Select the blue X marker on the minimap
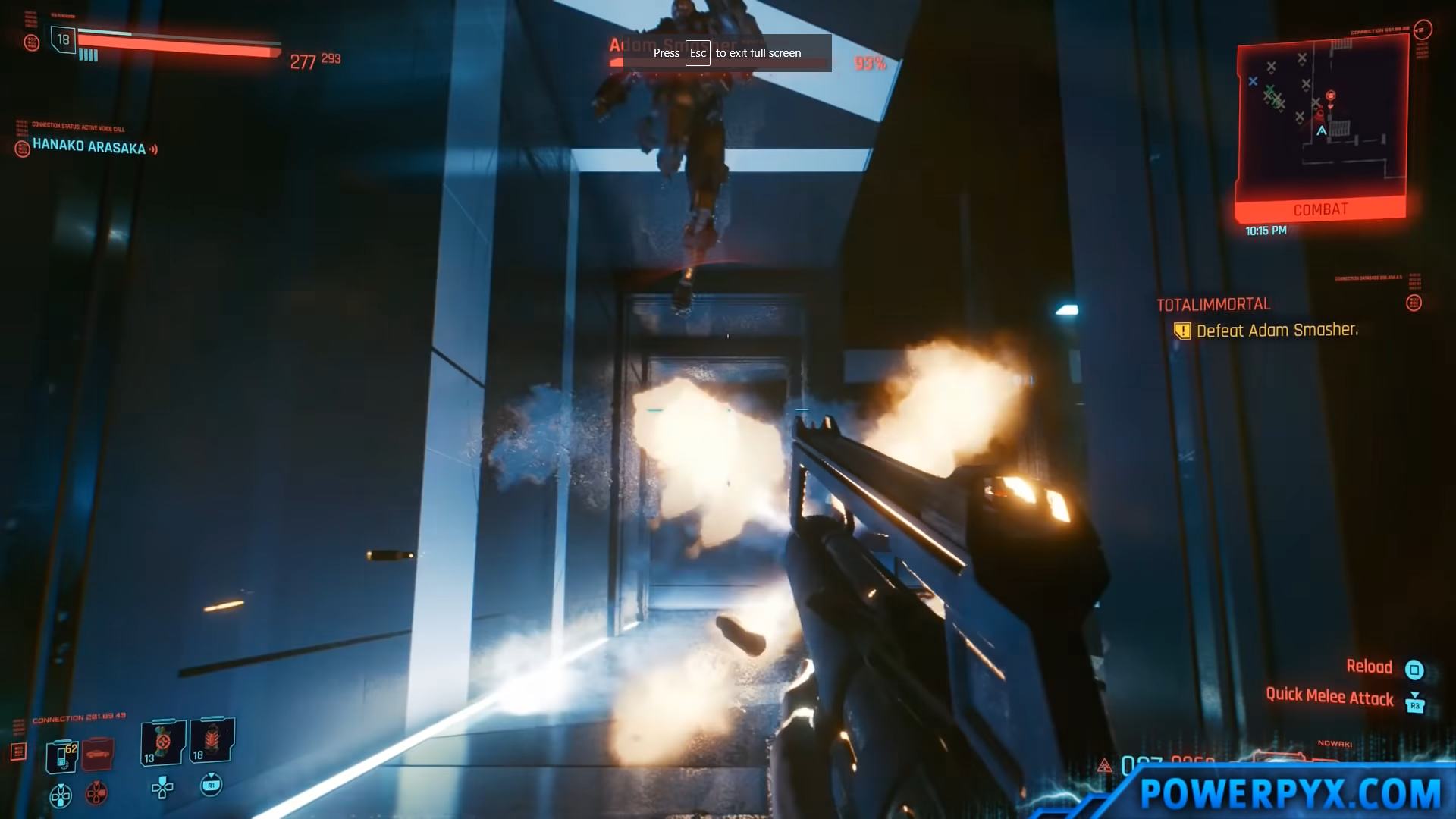1456x819 pixels. coord(1253,81)
